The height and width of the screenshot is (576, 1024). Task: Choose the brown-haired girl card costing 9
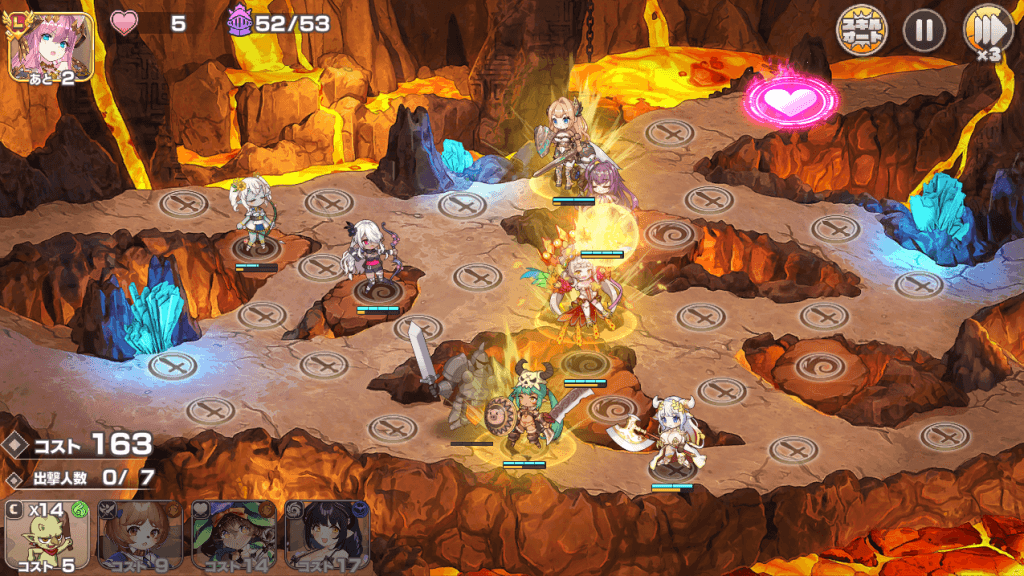138,537
